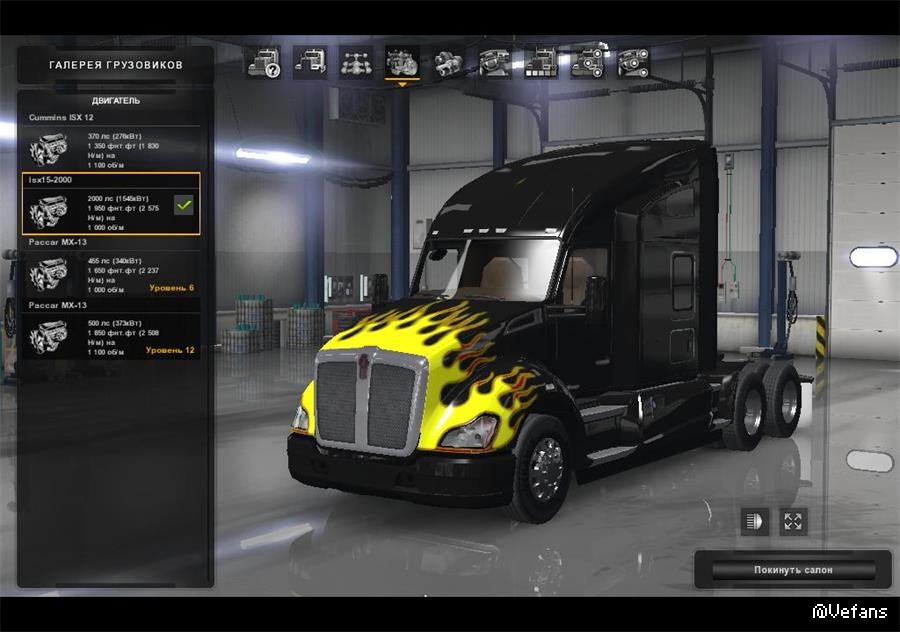Select the highlighted engine category tab
This screenshot has width=900, height=632.
click(x=402, y=63)
